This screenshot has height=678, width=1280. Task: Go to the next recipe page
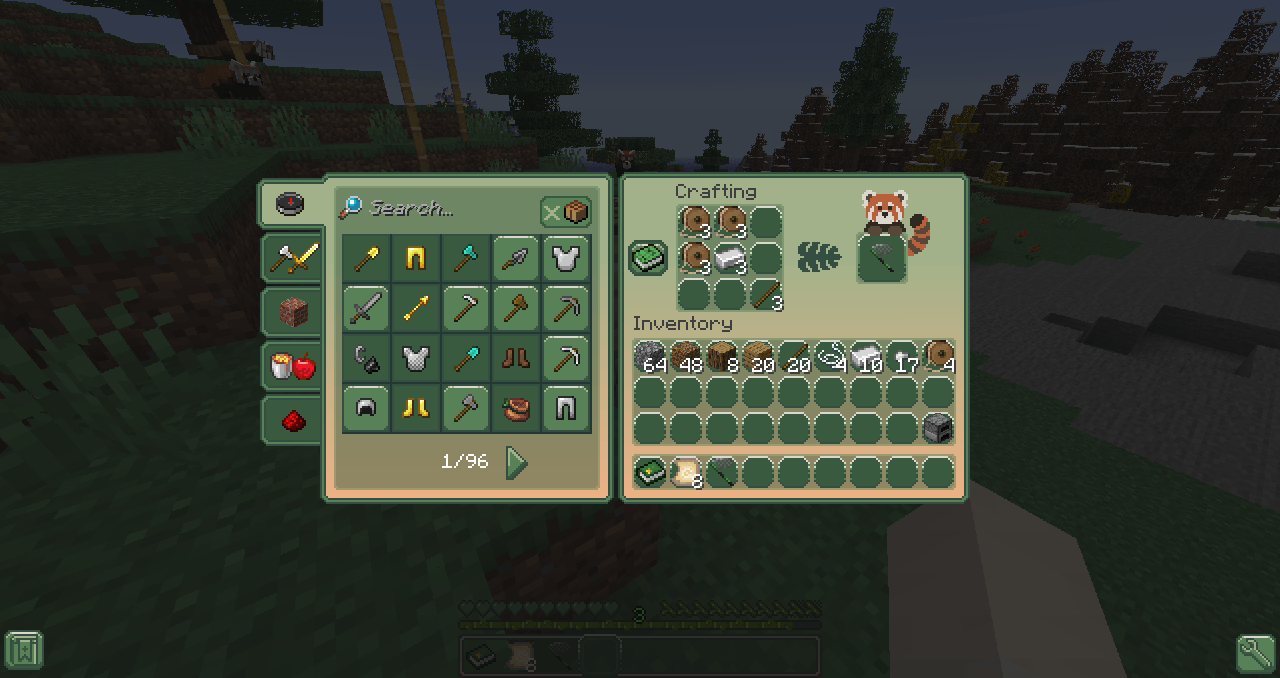[516, 462]
